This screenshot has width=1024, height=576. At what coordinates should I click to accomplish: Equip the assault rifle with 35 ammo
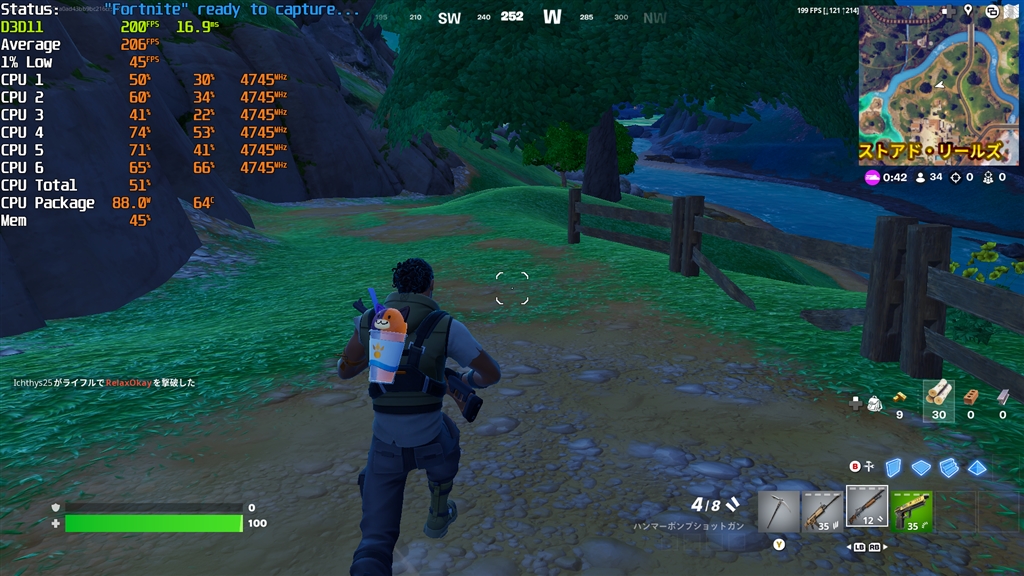(x=822, y=509)
